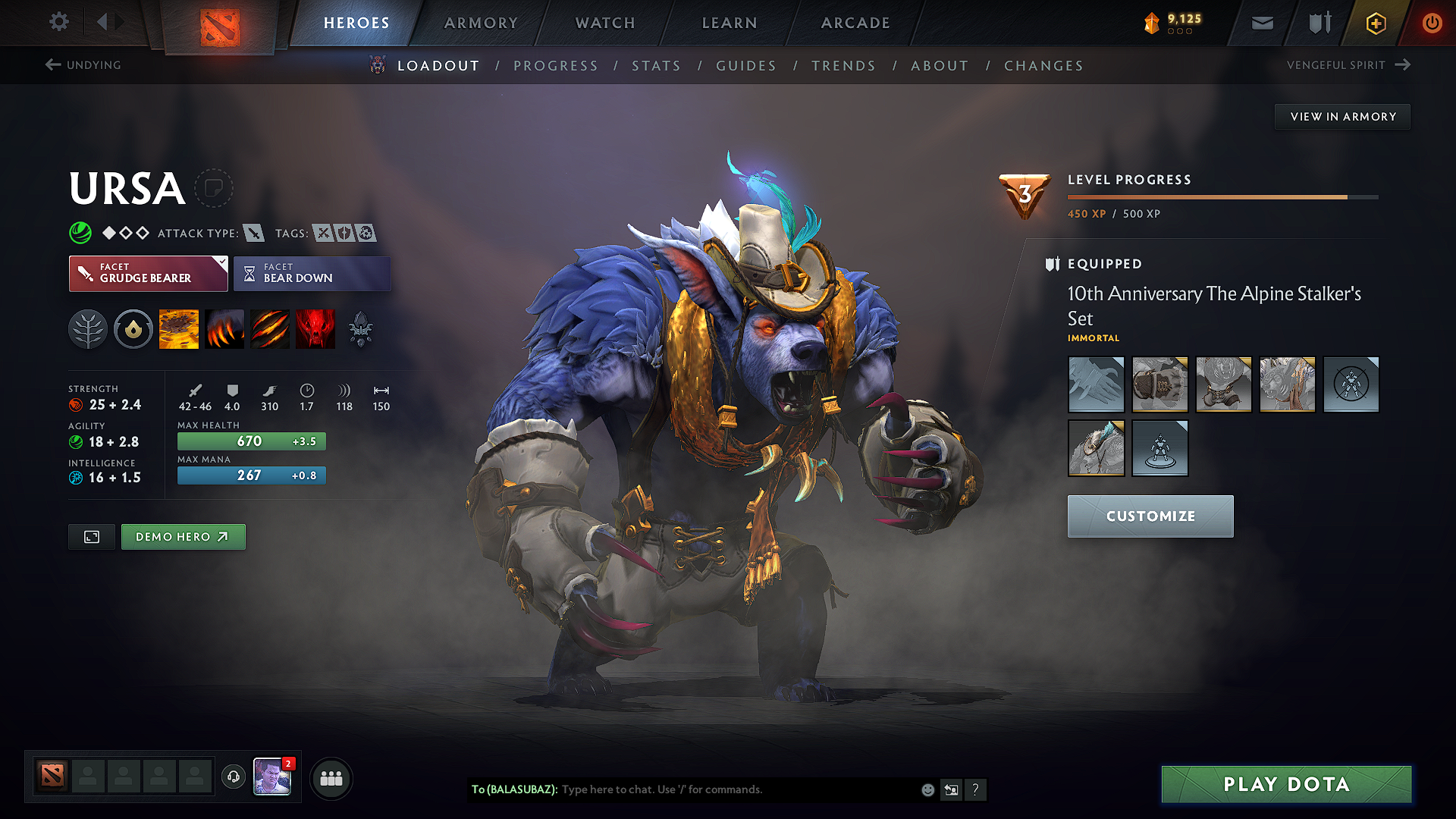This screenshot has height=819, width=1456.
Task: Open the Earthshock ability details
Action: tap(179, 328)
